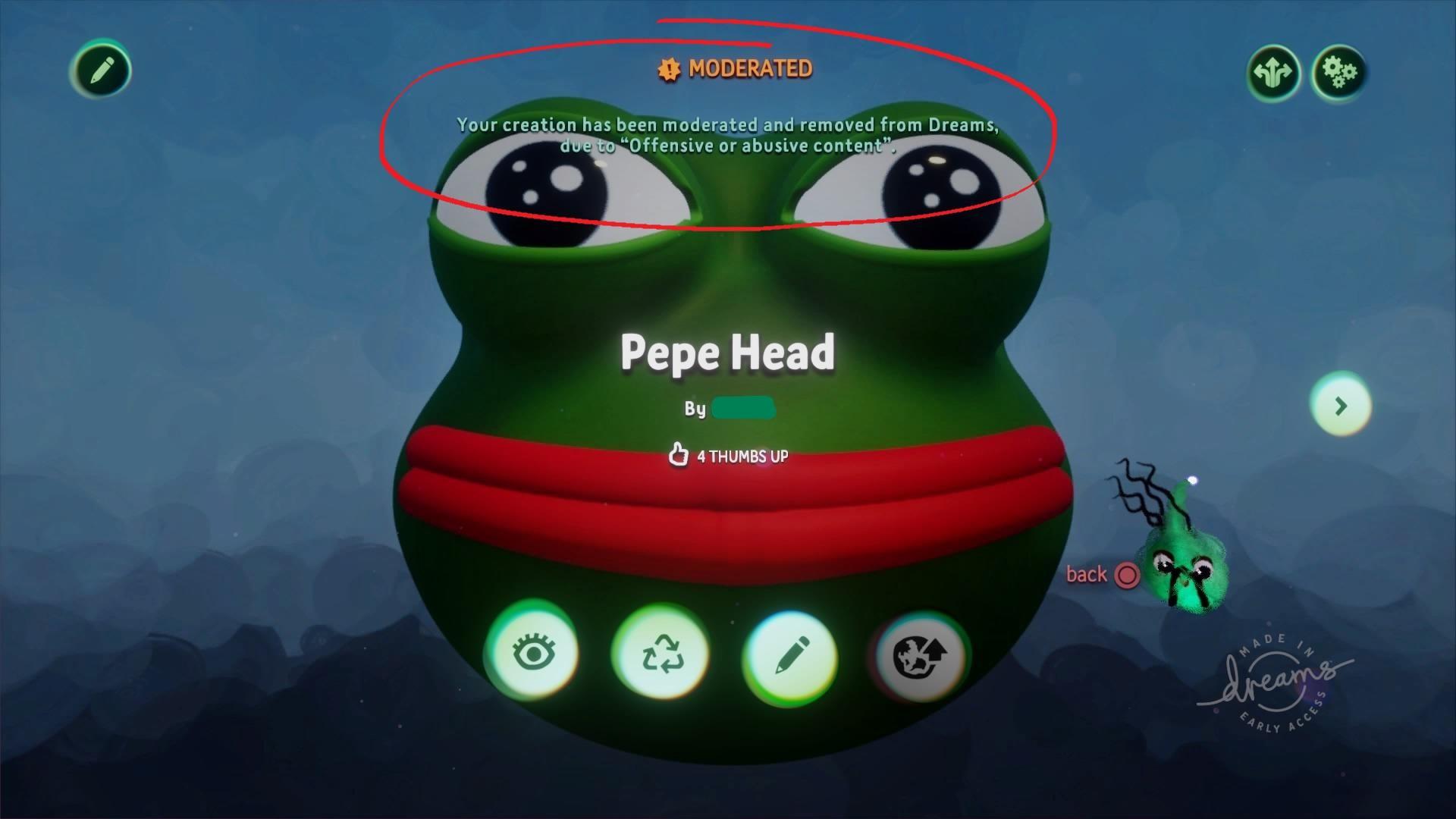Open the settings gears icon top-right

point(1339,70)
